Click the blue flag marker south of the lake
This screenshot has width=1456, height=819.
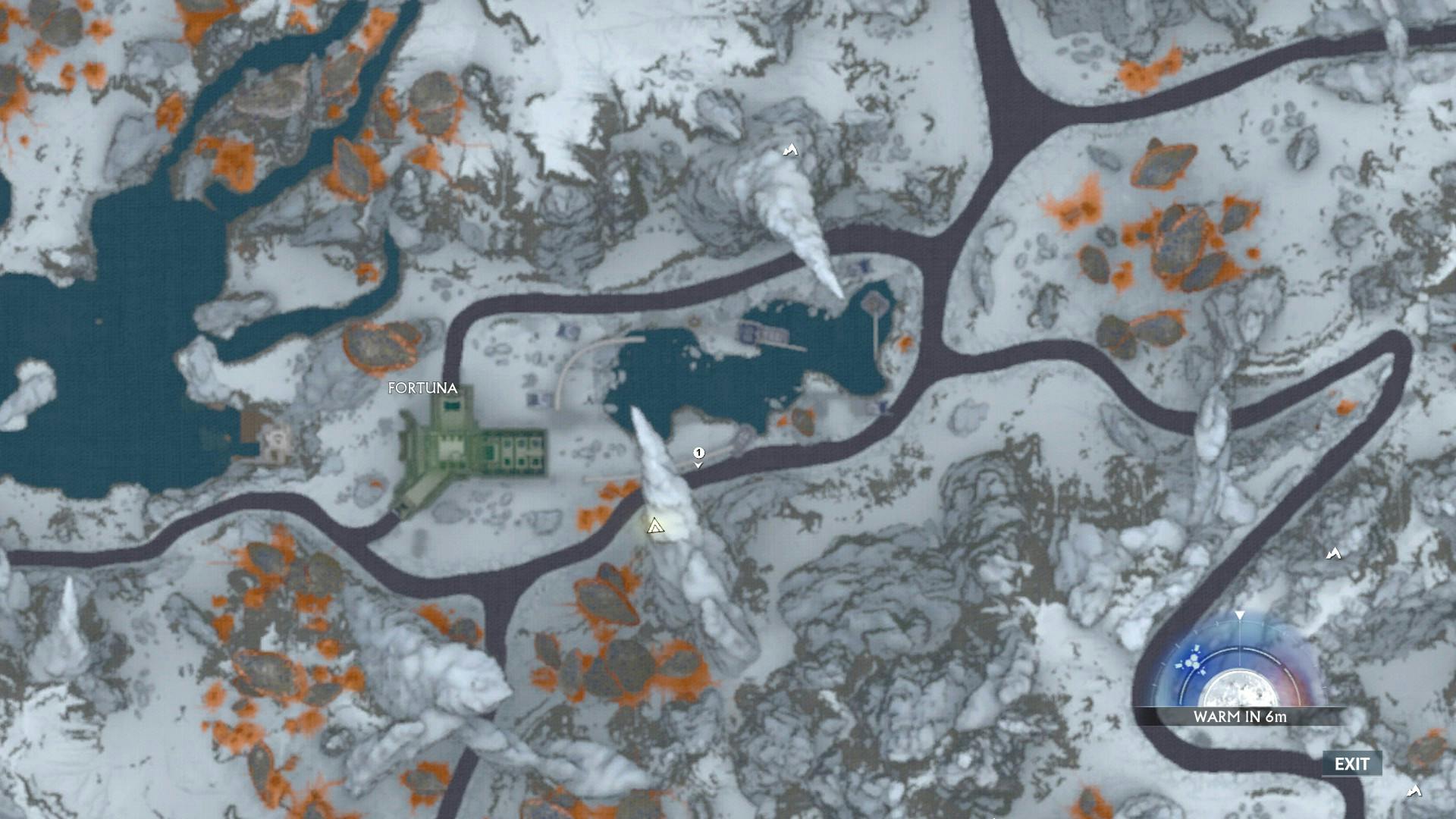click(x=884, y=405)
